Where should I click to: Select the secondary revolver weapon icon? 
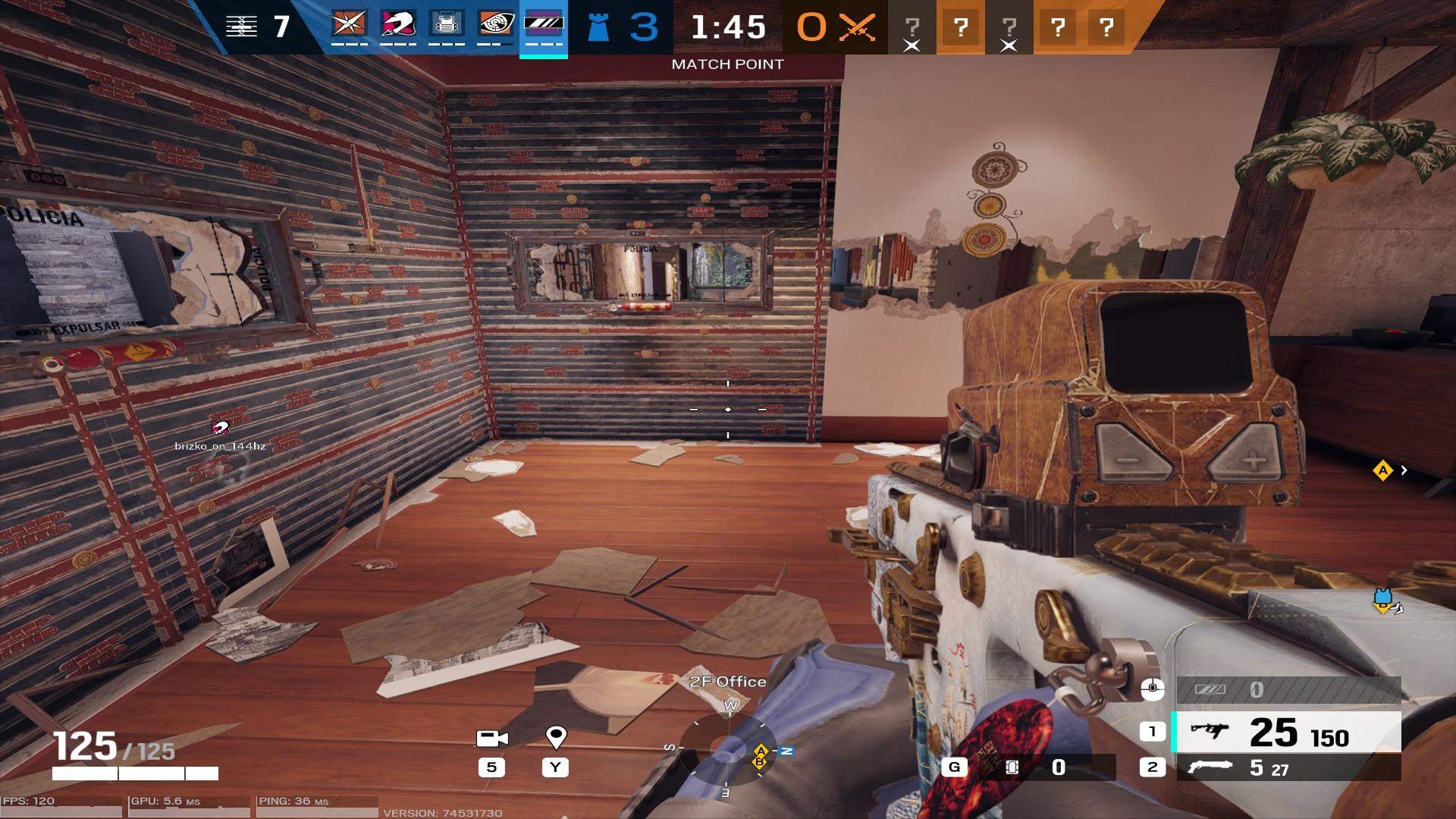[1209, 767]
